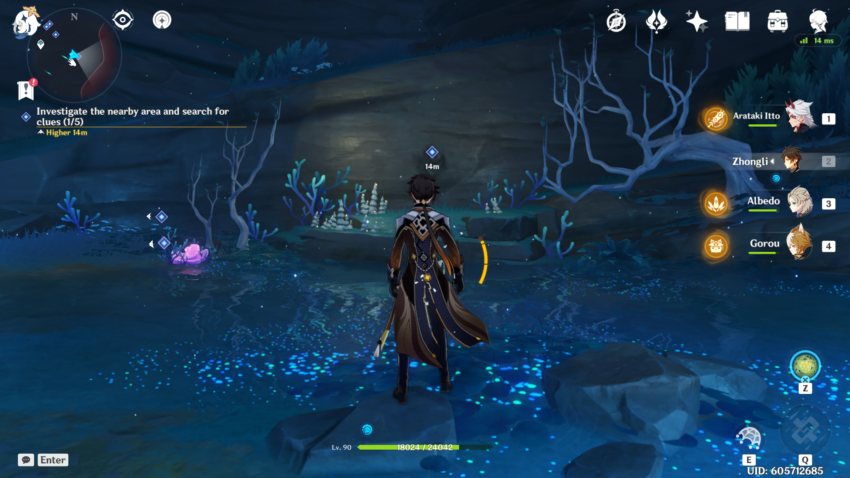The image size is (850, 478).
Task: Click the eye-shaped icon beside the minimap
Action: pyautogui.click(x=123, y=19)
